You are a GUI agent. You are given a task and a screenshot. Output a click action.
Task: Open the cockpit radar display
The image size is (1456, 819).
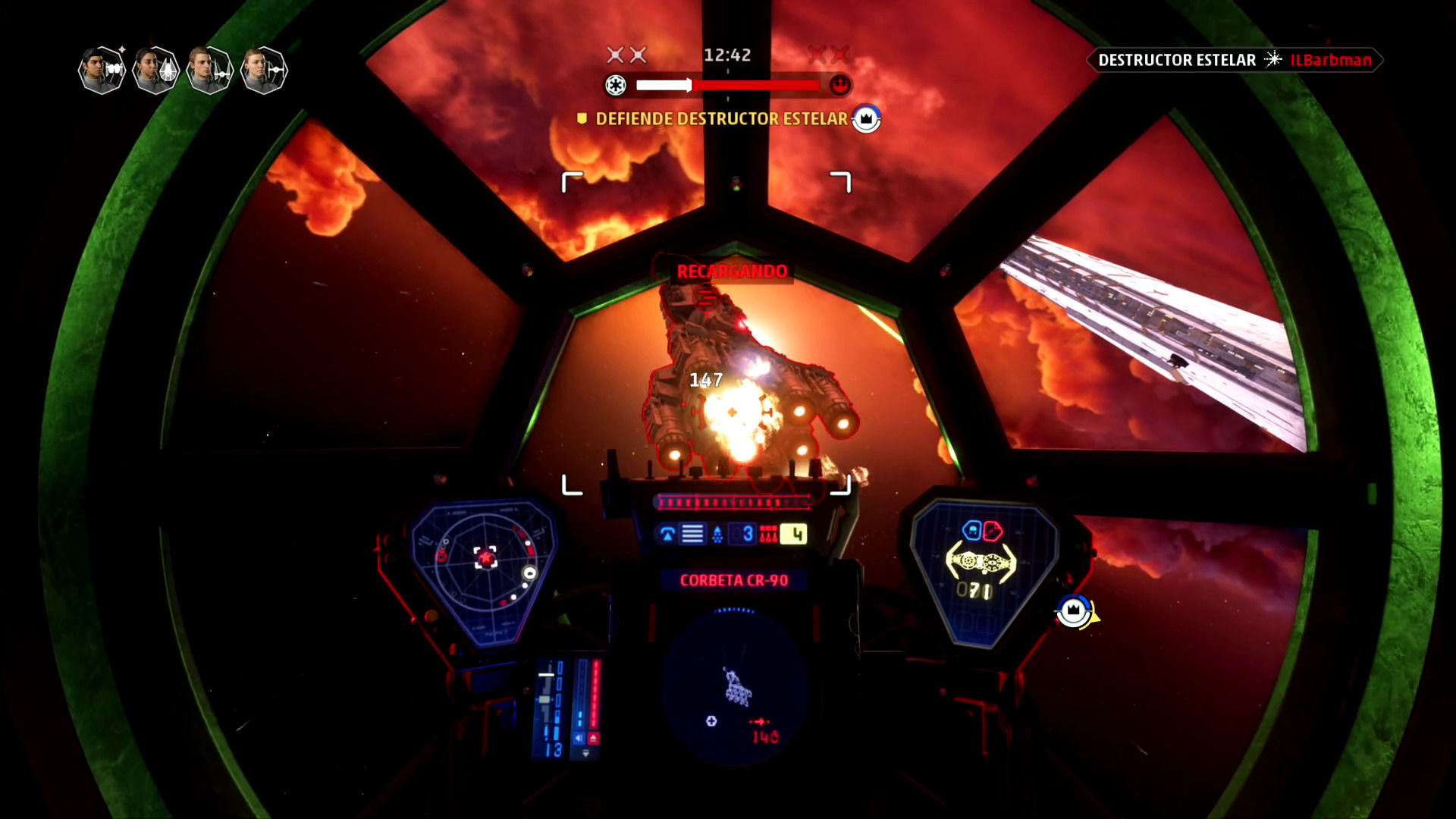click(x=483, y=570)
